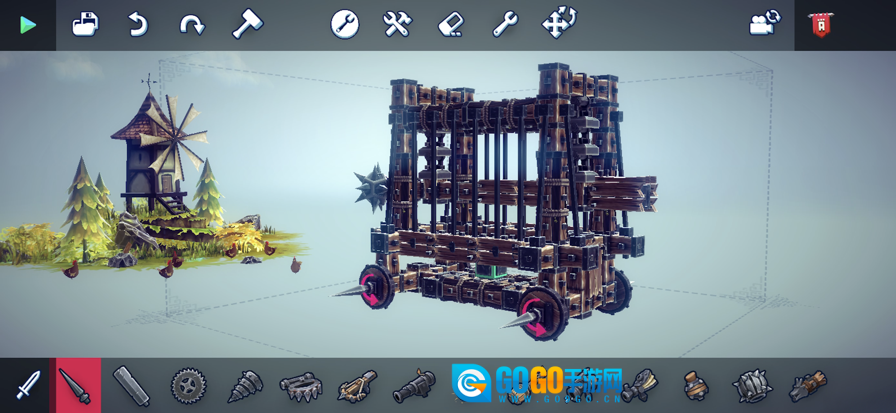Pick the drill block
The image size is (896, 413).
tap(244, 385)
